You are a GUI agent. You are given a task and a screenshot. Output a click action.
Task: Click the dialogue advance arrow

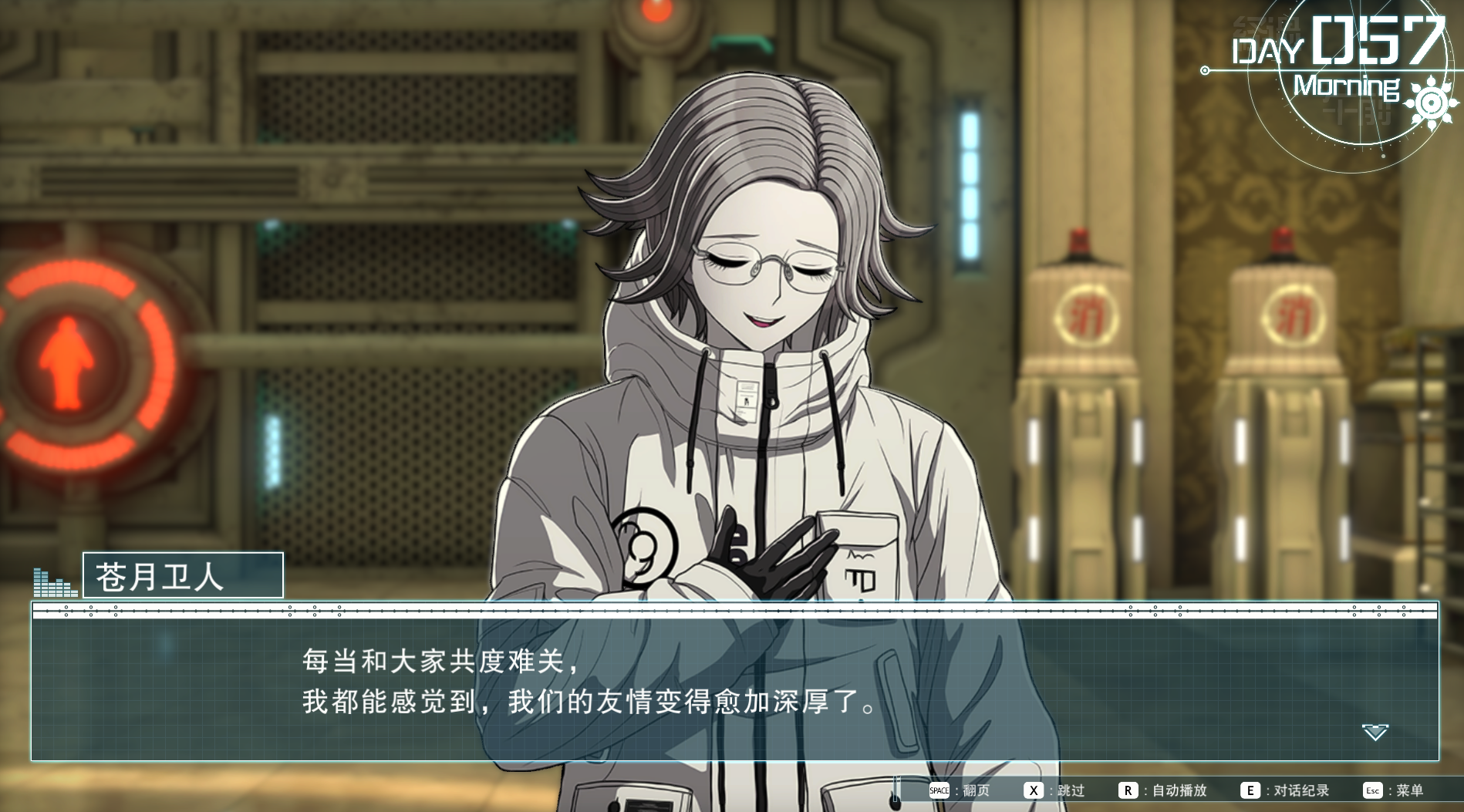tap(1375, 732)
